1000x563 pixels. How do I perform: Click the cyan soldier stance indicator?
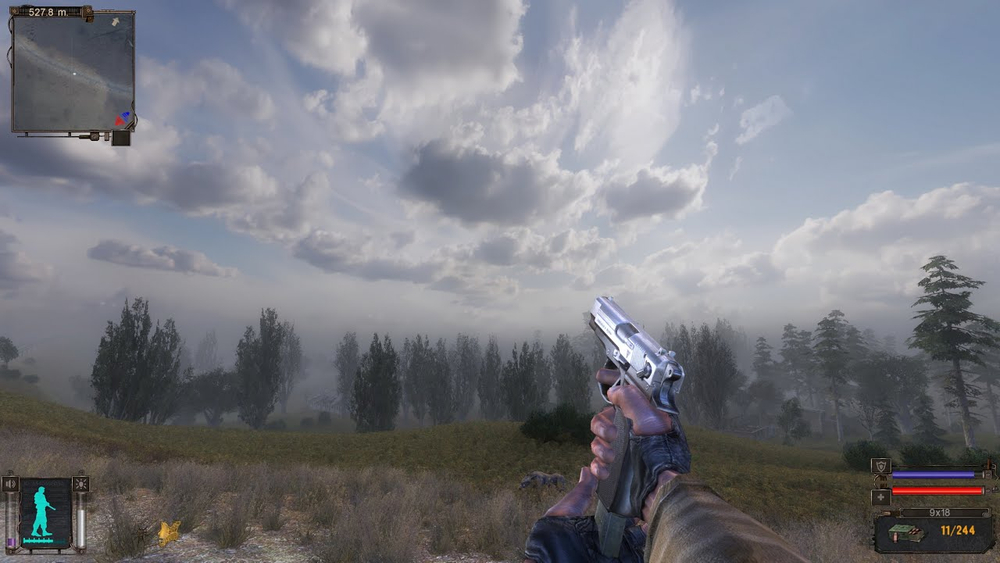(x=44, y=512)
